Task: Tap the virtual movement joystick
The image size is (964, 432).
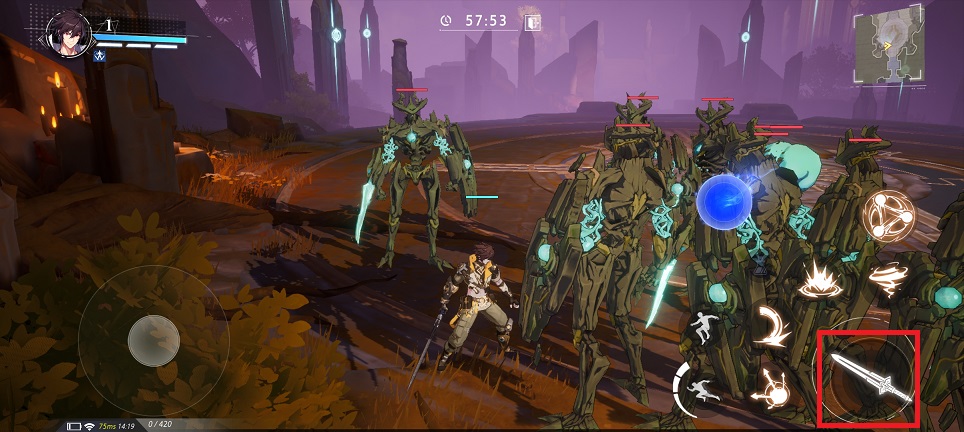Action: [154, 341]
